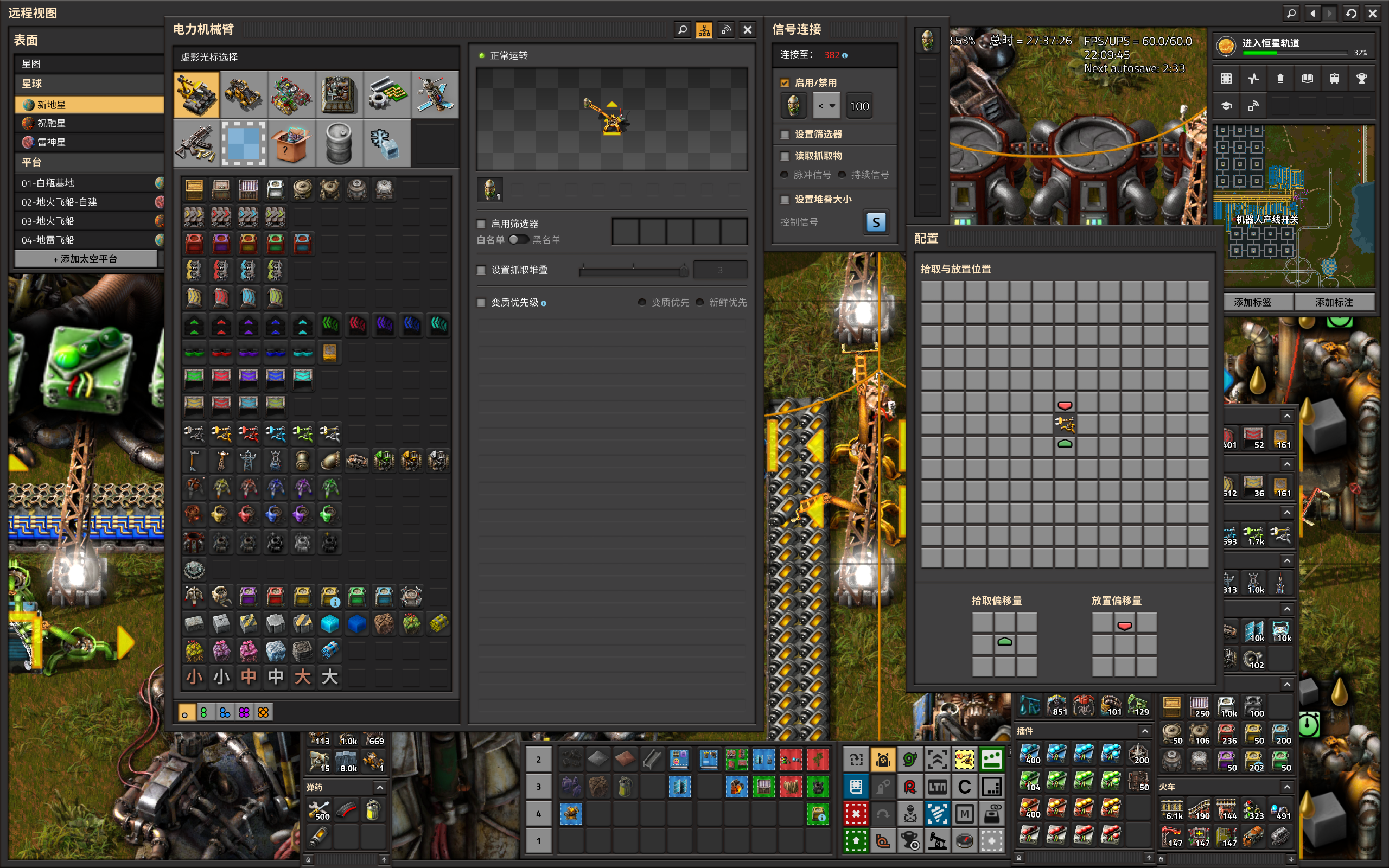1389x868 pixels.
Task: Tick the 设置堆叠大小 checkbox
Action: [x=785, y=199]
